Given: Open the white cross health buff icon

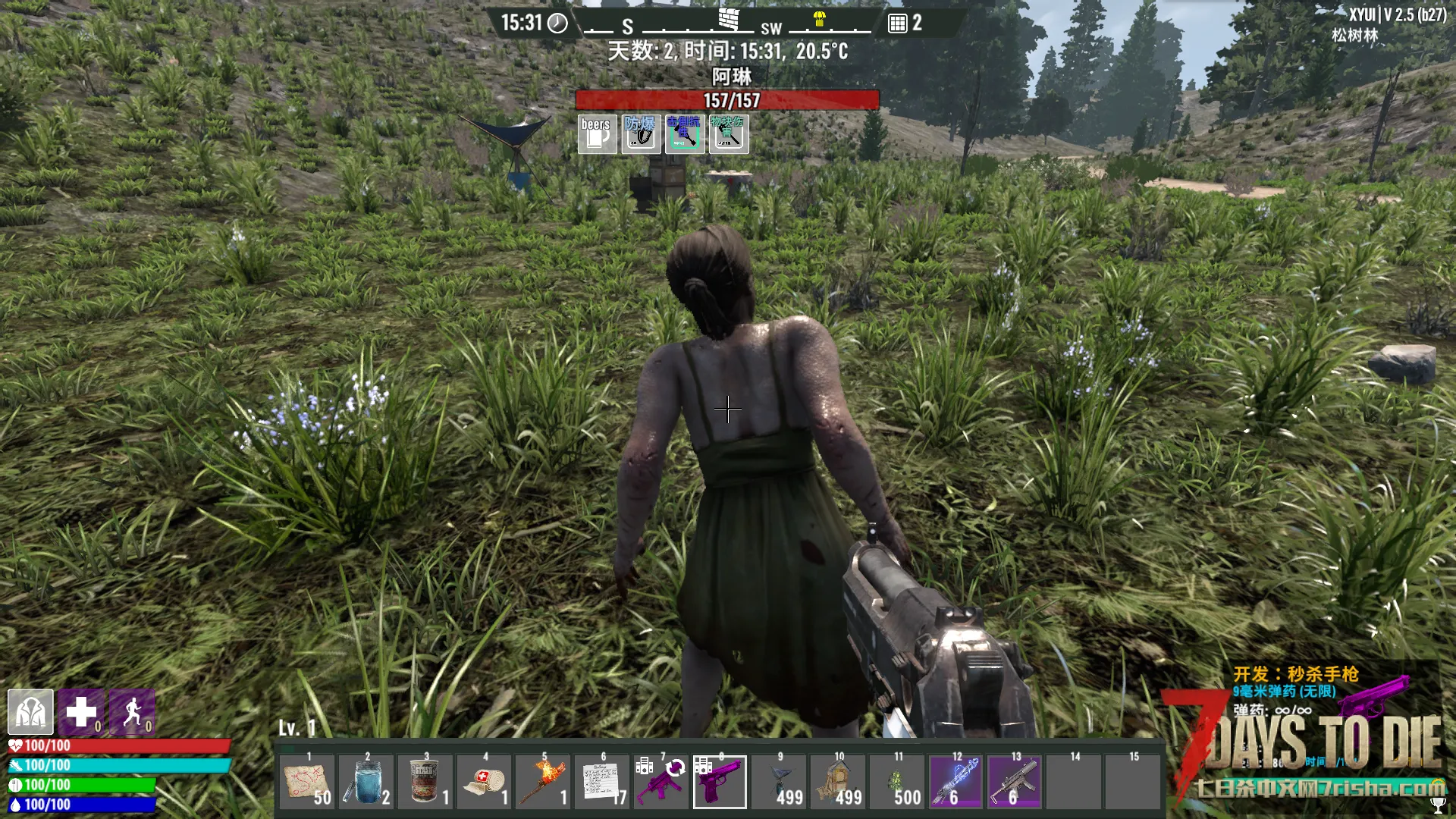Looking at the screenshot, I should click(x=81, y=712).
